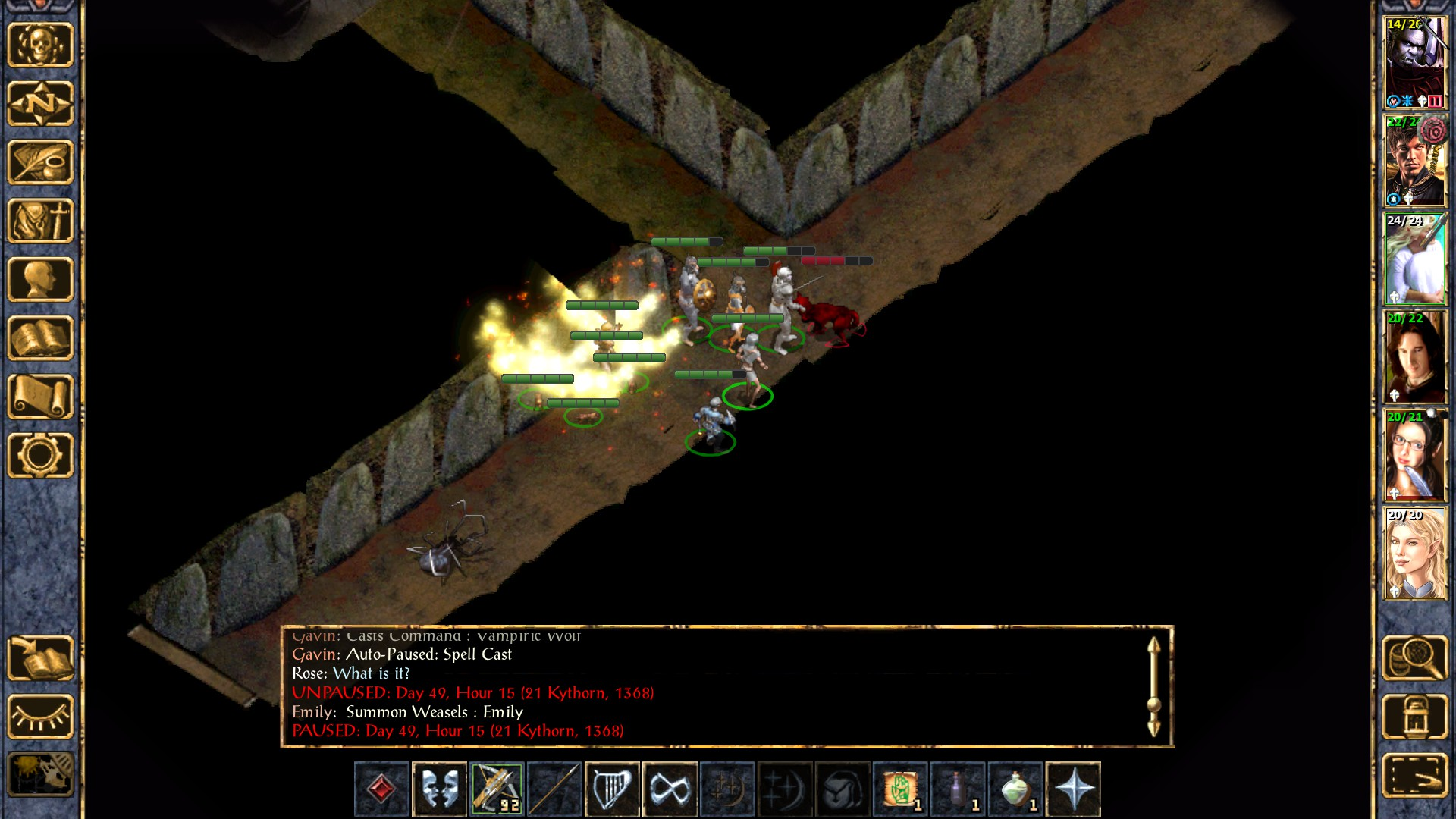Use the green hand scroll quick item
The width and height of the screenshot is (1456, 819).
[900, 789]
